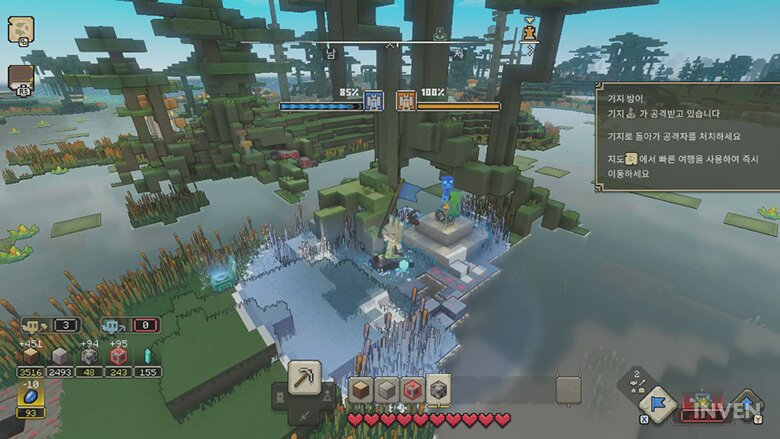Open the map icon in the top-left

click(x=21, y=30)
